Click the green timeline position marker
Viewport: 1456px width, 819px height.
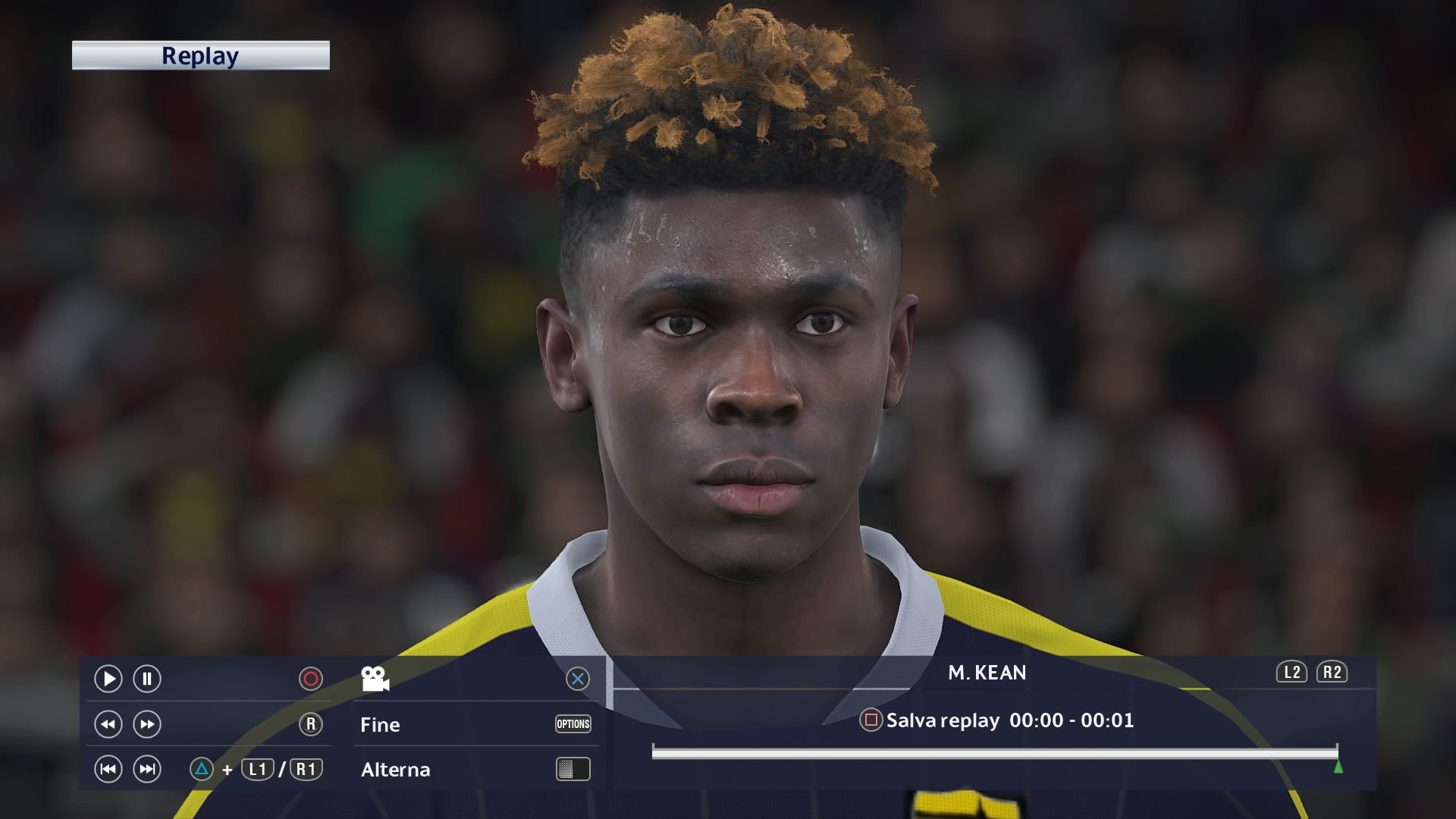coord(1338,767)
